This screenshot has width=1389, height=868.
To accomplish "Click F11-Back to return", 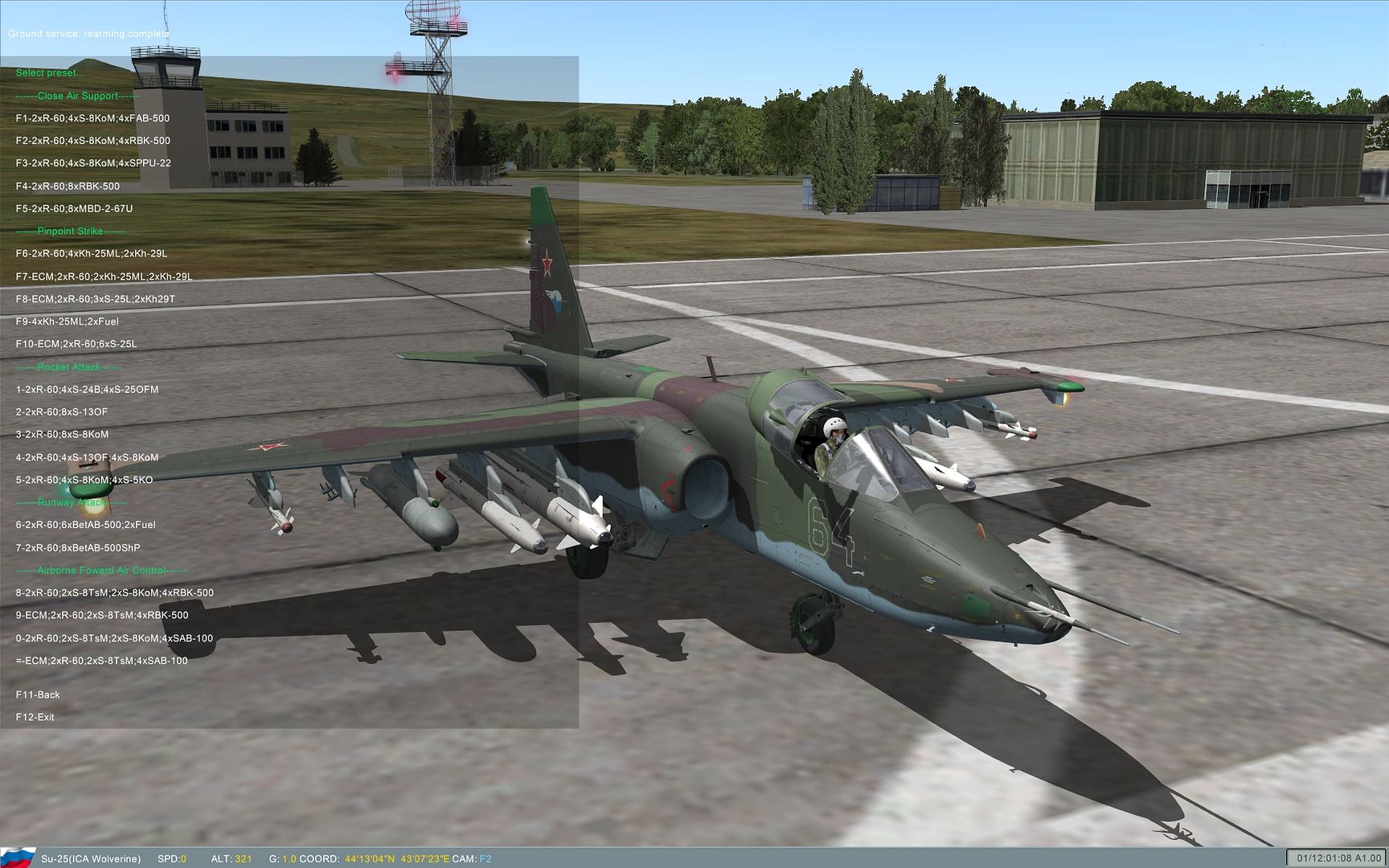I will click(x=36, y=694).
